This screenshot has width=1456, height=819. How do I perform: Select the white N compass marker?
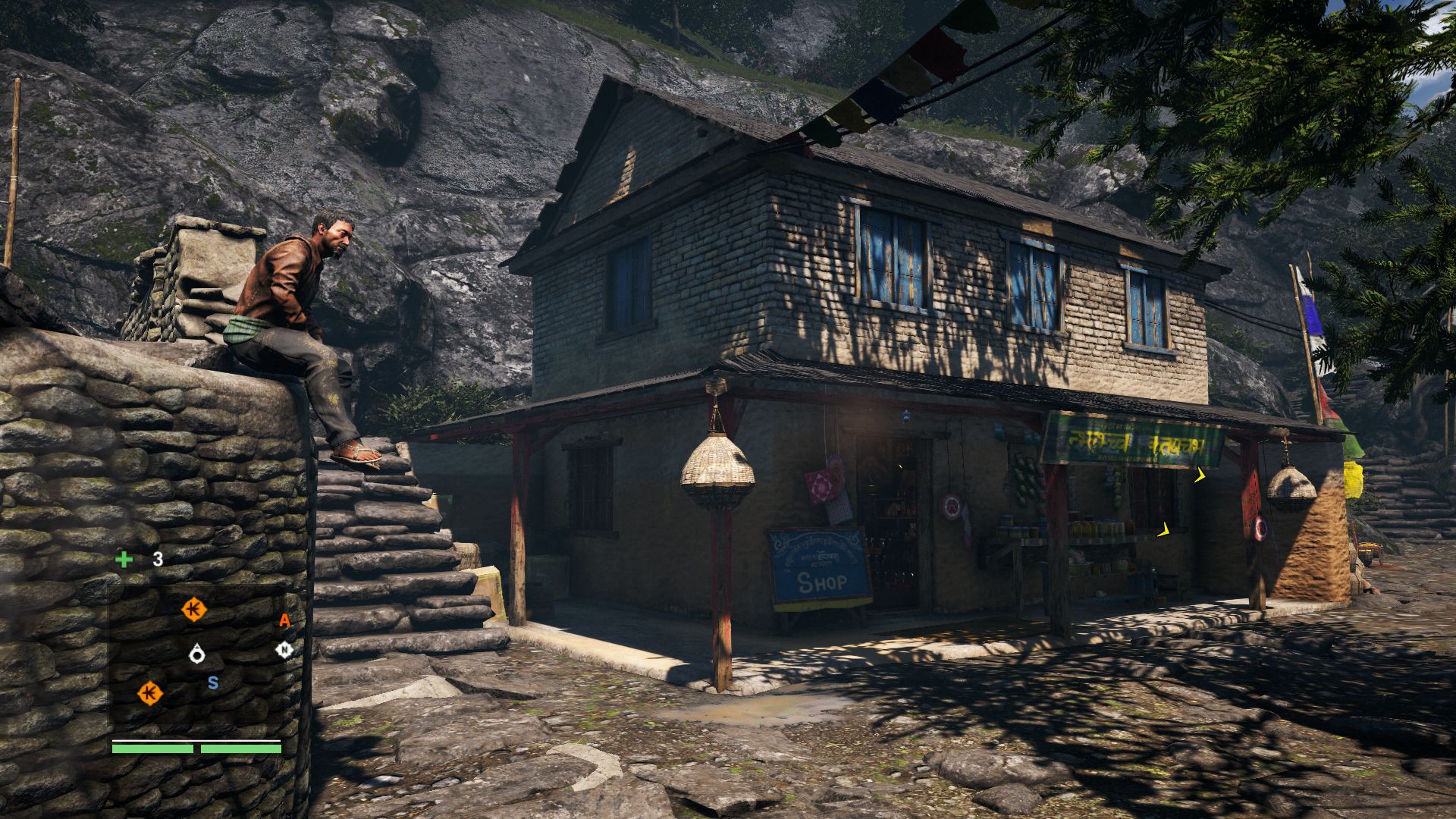coord(284,650)
